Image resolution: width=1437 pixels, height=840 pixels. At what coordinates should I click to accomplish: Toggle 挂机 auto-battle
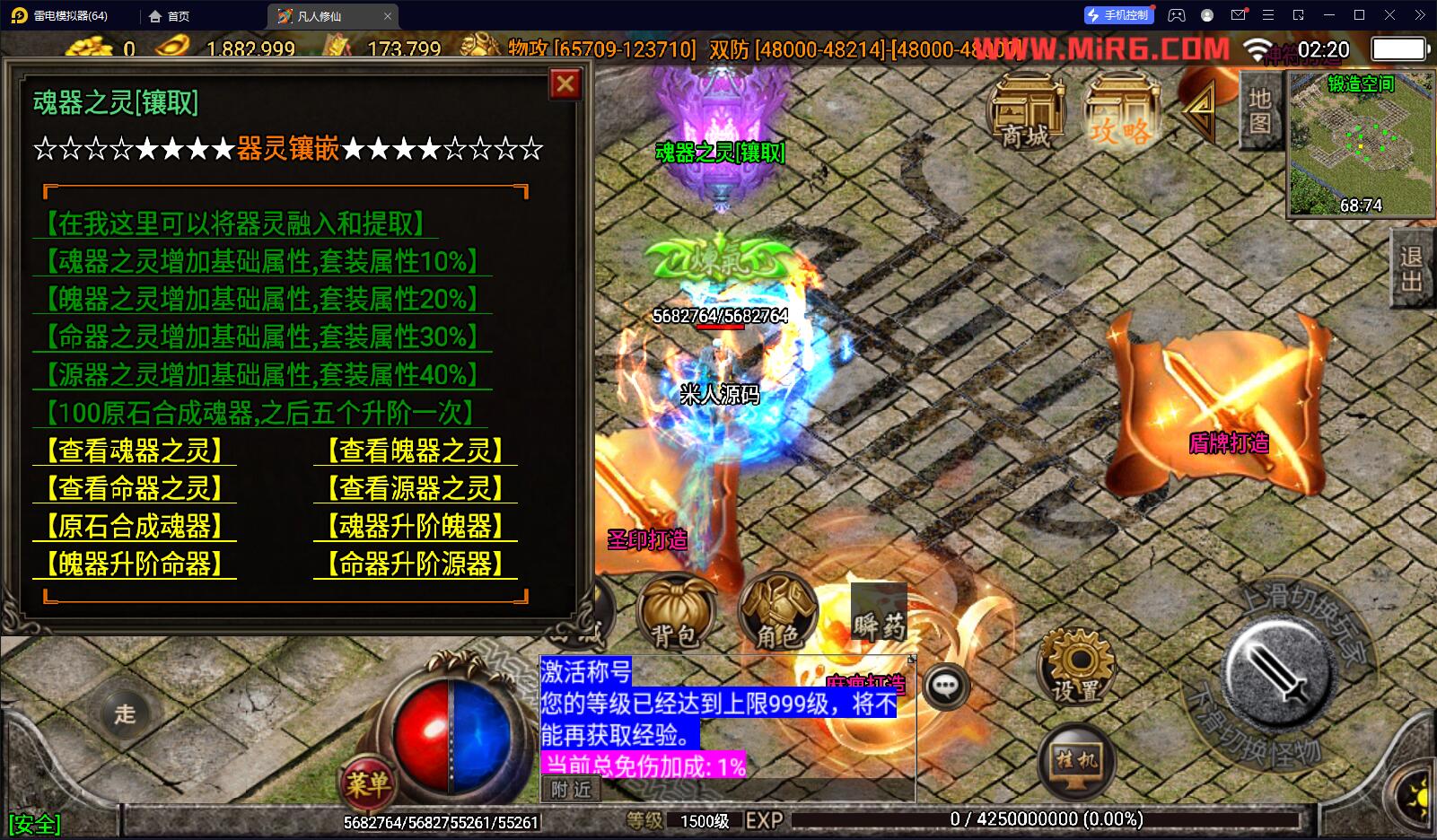[x=1076, y=763]
